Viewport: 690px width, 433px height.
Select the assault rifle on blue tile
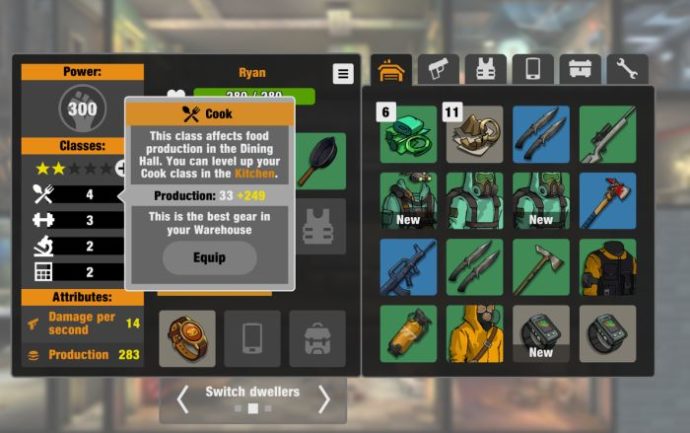[408, 267]
